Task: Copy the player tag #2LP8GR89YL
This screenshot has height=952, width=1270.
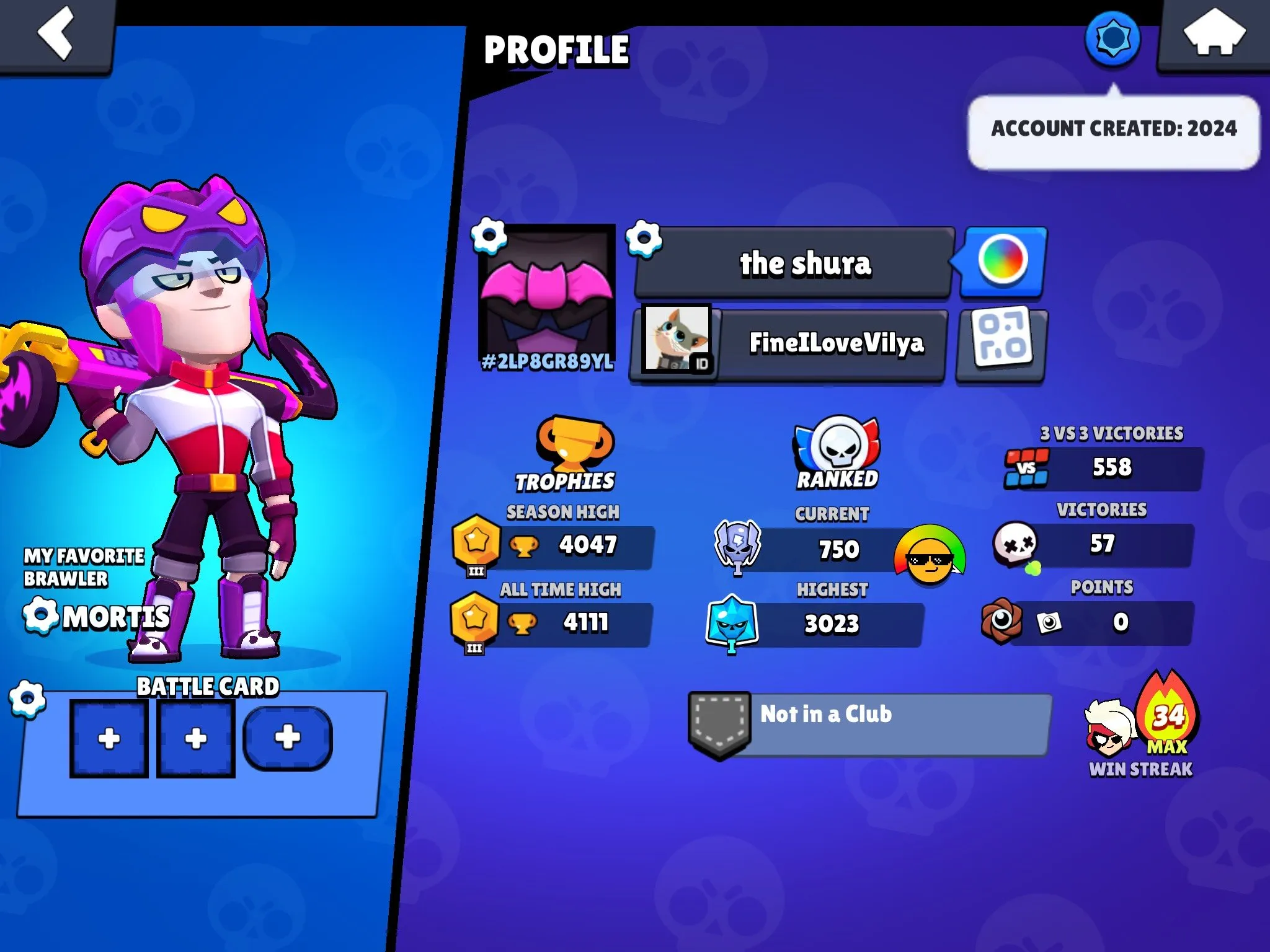Action: click(x=548, y=362)
